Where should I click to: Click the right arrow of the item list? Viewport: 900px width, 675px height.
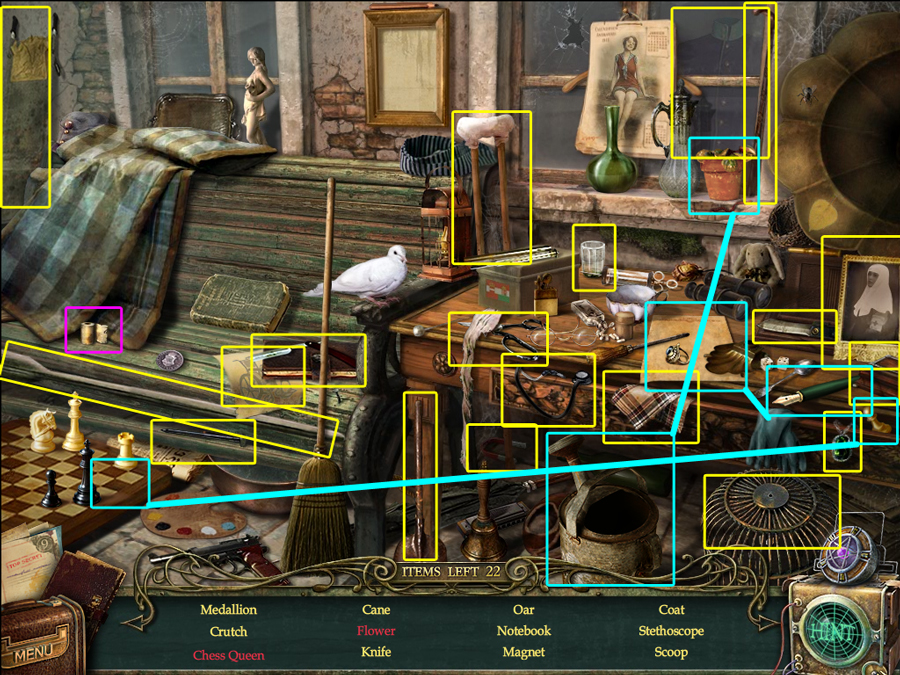click(x=767, y=621)
